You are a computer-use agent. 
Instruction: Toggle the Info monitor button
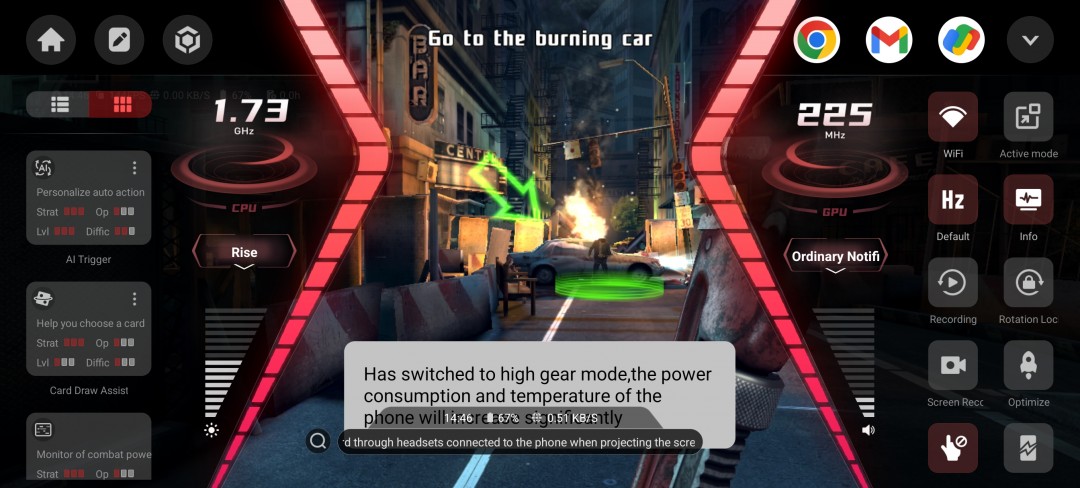pyautogui.click(x=1028, y=200)
